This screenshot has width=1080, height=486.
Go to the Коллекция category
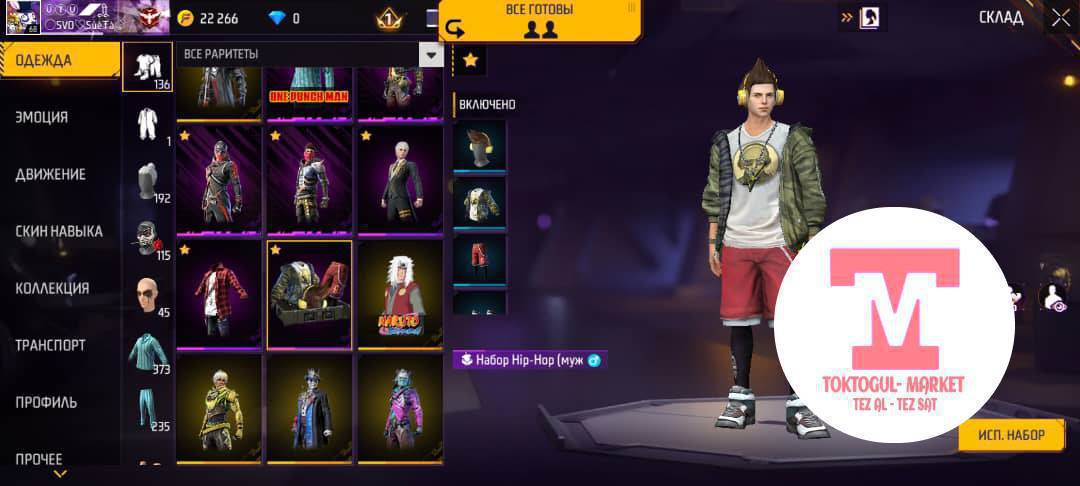click(52, 288)
